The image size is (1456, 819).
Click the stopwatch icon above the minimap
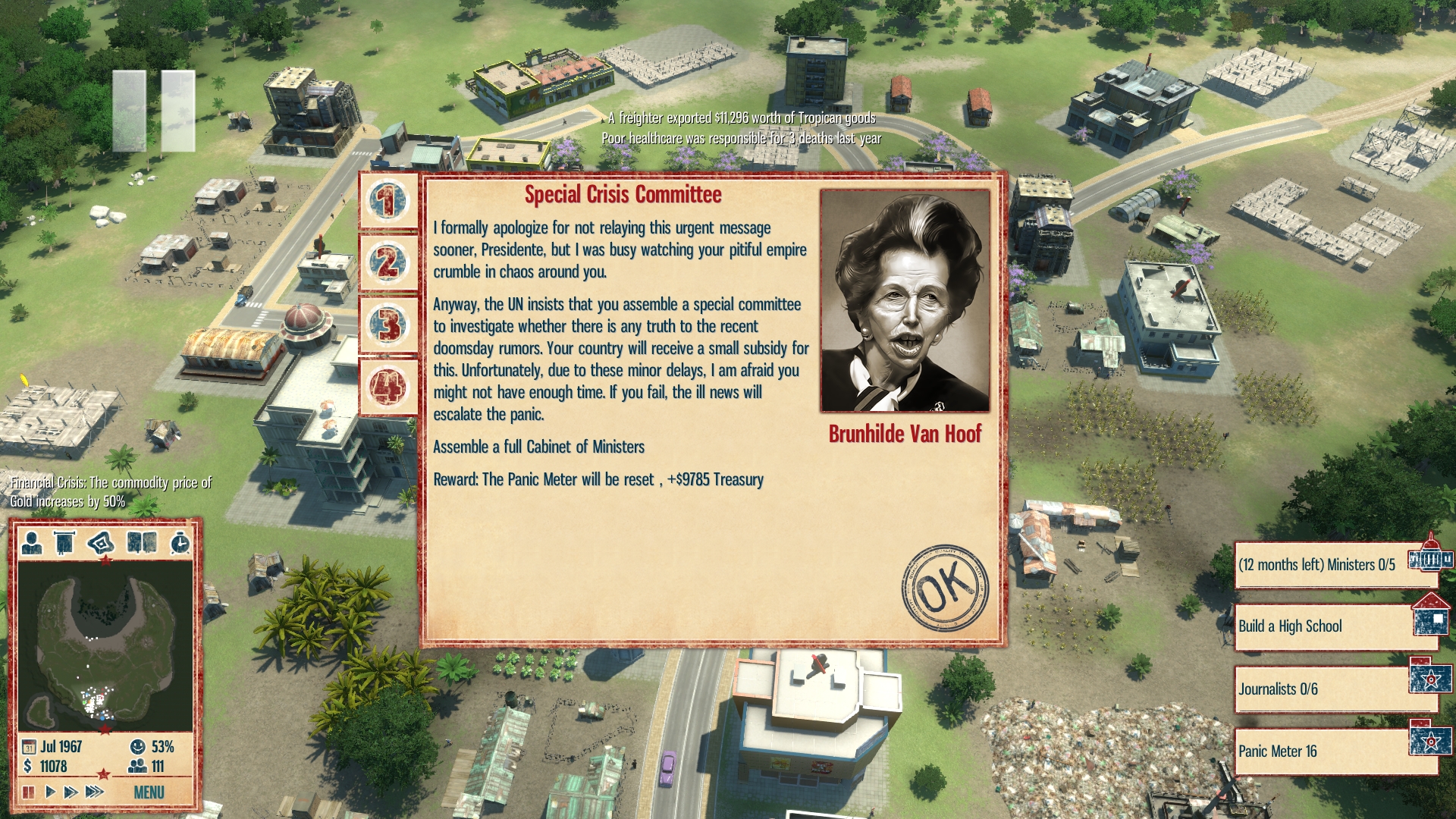[180, 543]
